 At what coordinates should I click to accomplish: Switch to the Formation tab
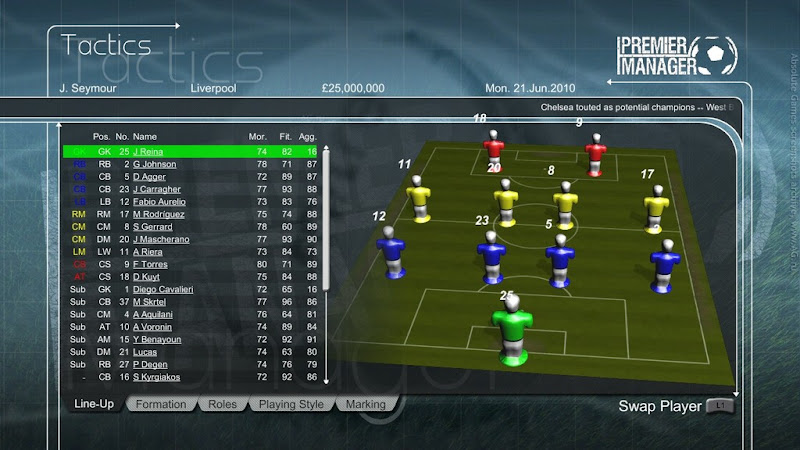pos(160,405)
